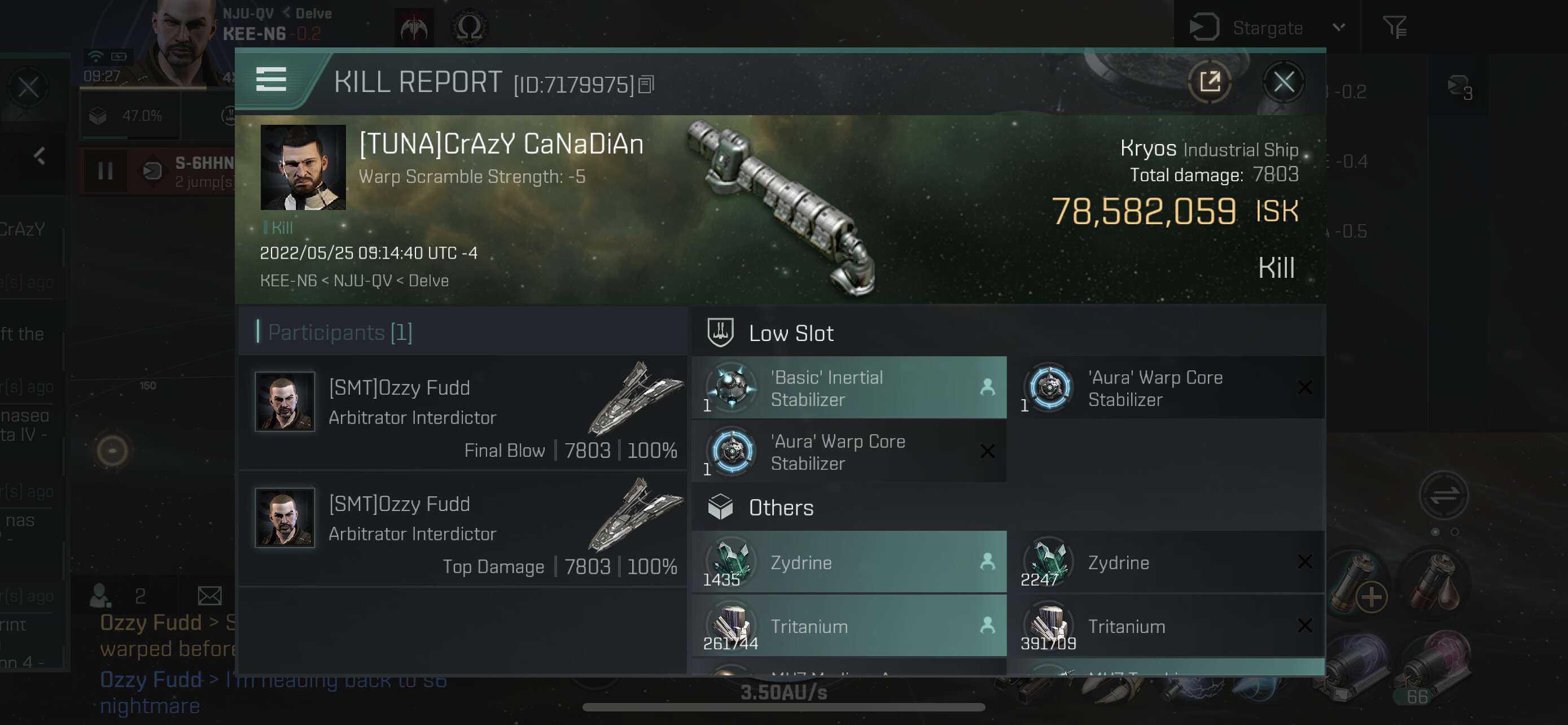1568x725 pixels.
Task: Copy the kill report ID
Action: coord(646,85)
